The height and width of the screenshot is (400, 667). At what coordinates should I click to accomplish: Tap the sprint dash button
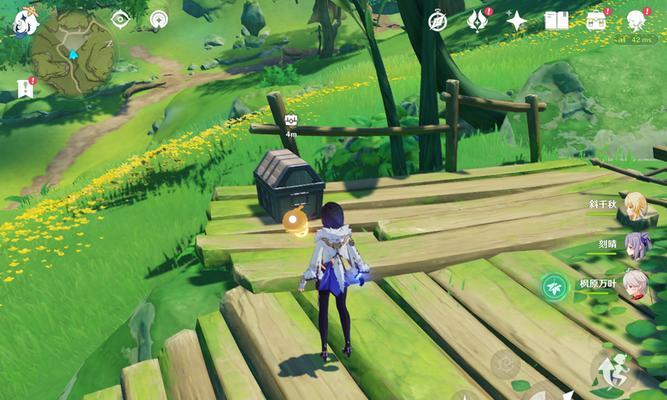coord(610,370)
